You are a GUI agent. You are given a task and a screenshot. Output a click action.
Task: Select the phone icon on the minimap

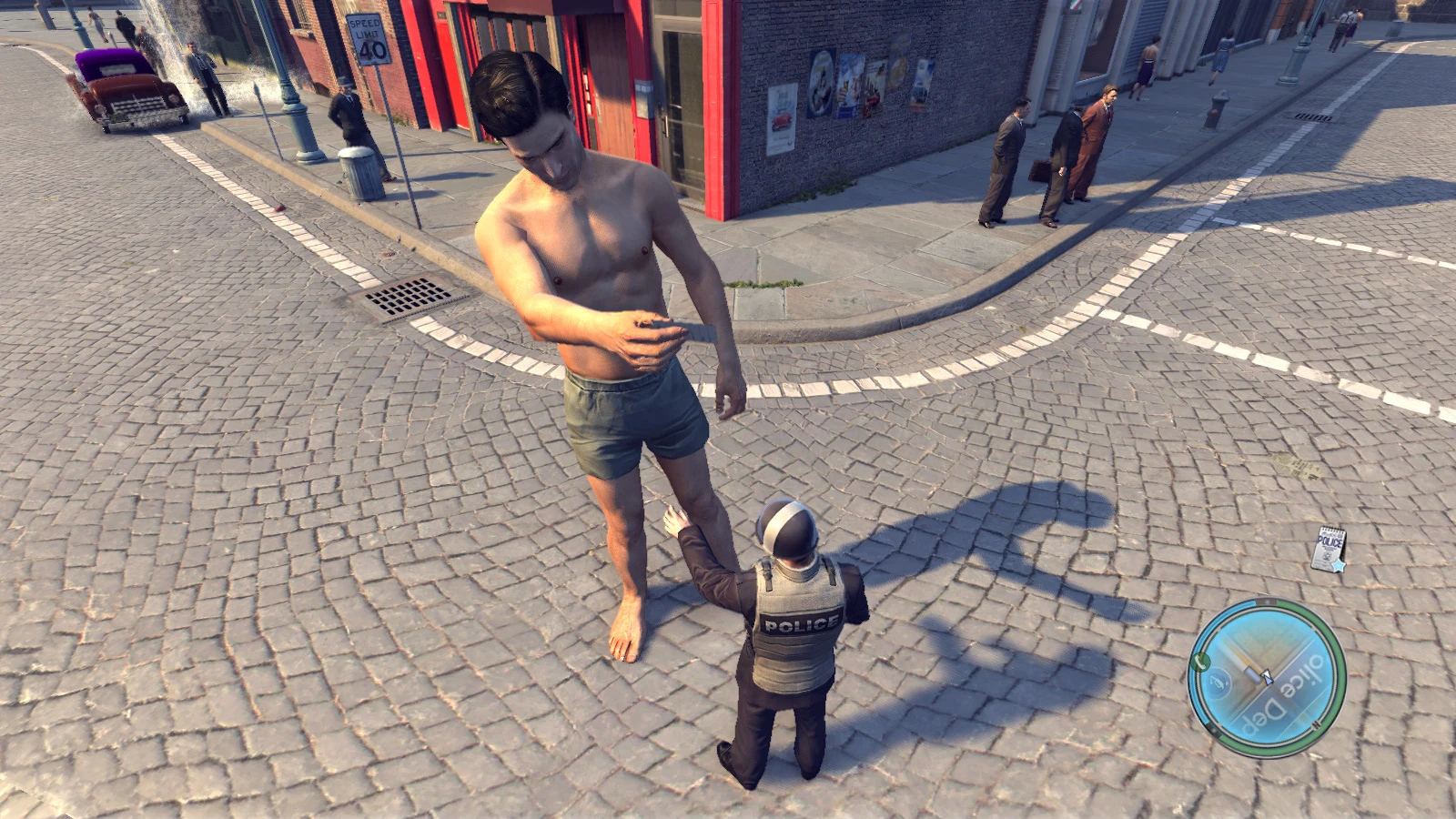click(x=1200, y=661)
